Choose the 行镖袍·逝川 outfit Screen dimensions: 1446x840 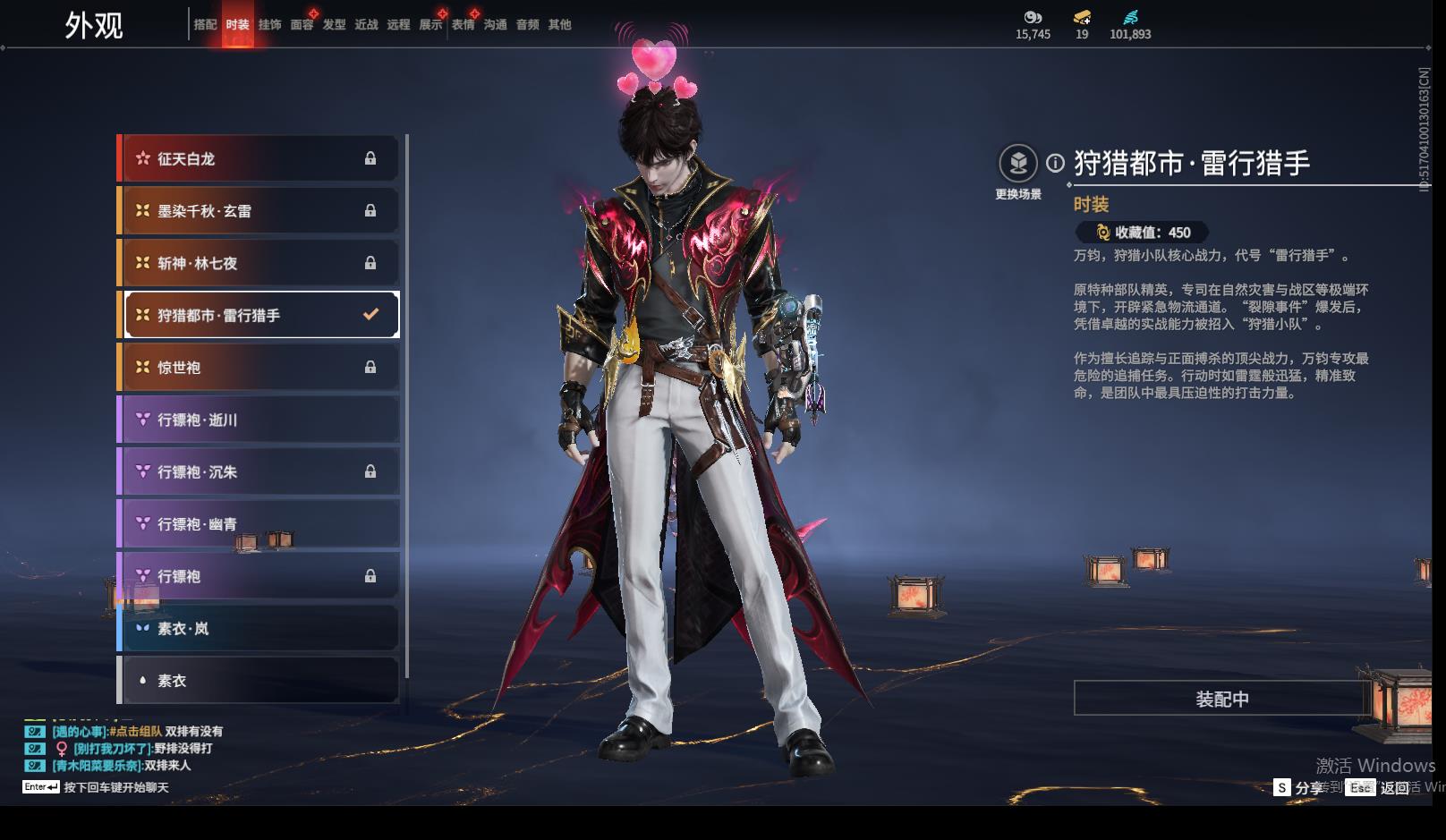click(259, 420)
